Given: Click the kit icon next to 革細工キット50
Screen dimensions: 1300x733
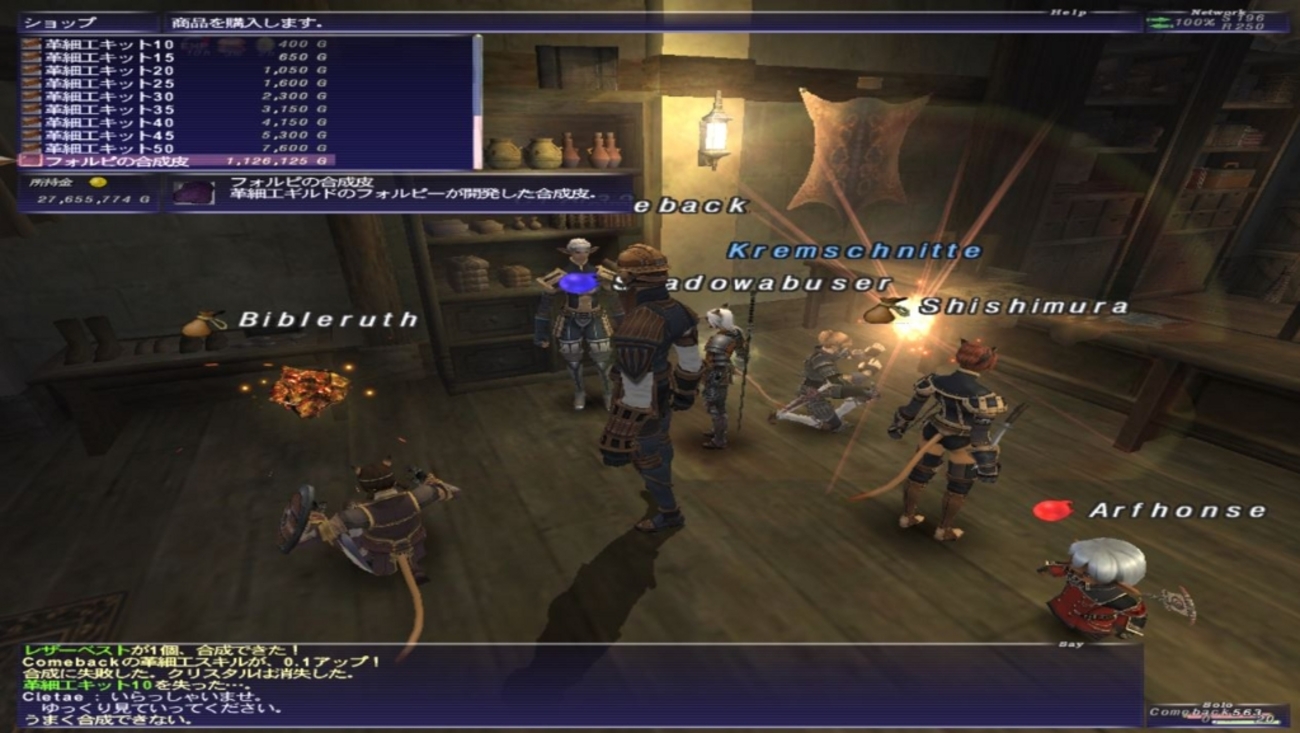Looking at the screenshot, I should pos(30,148).
